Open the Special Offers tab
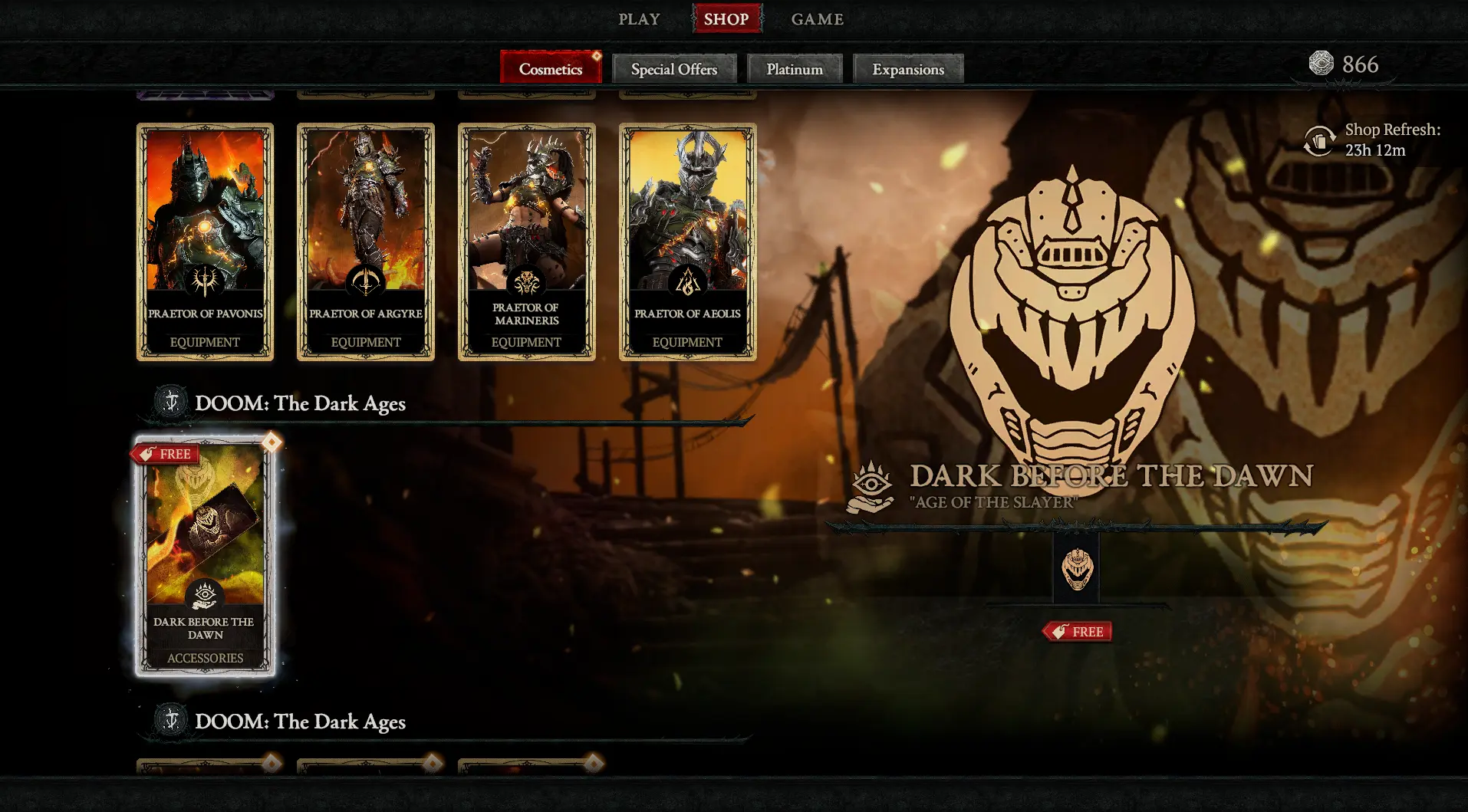This screenshot has height=812, width=1468. (674, 69)
